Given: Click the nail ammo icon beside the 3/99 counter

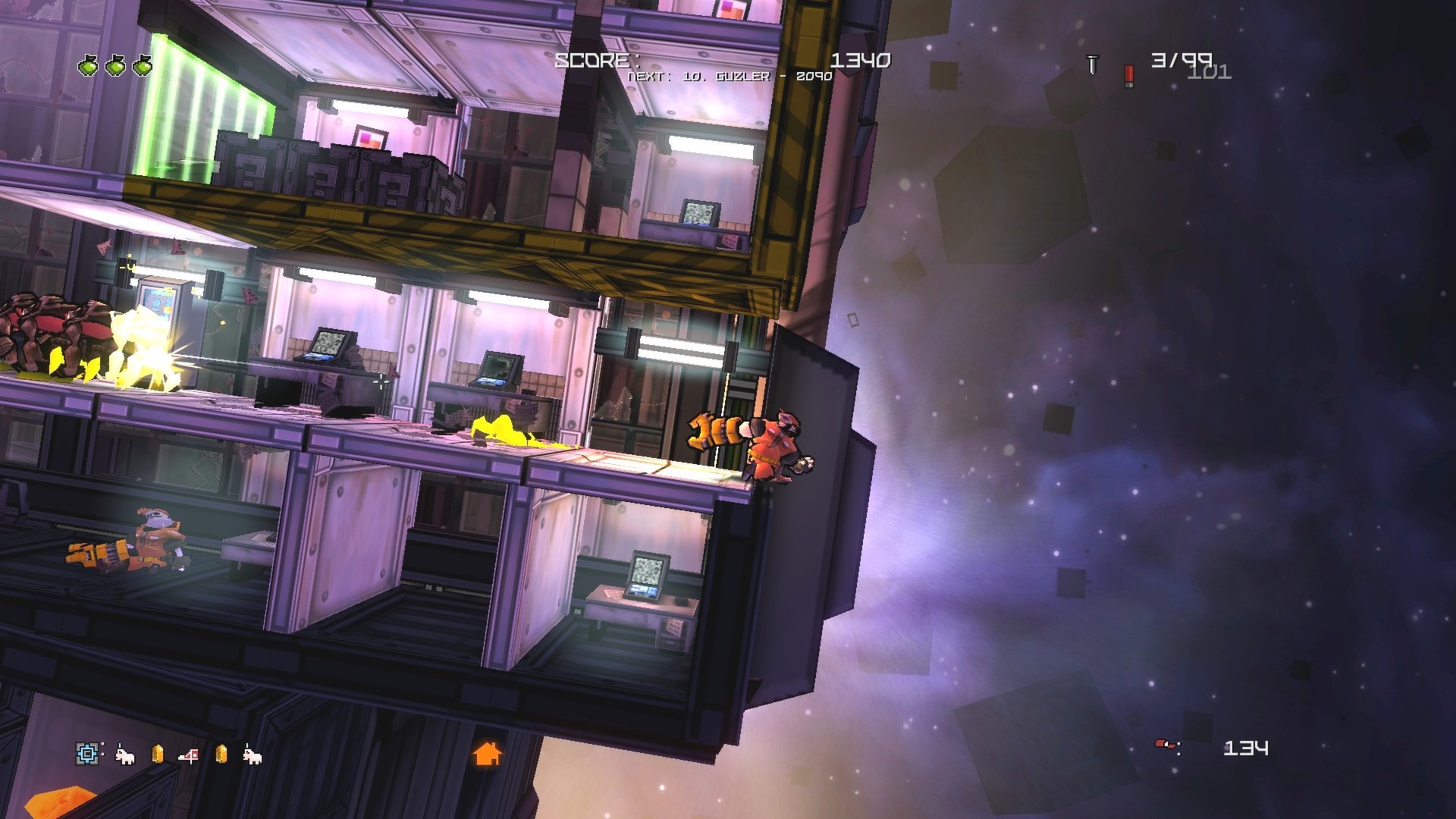Looking at the screenshot, I should point(1092,65).
